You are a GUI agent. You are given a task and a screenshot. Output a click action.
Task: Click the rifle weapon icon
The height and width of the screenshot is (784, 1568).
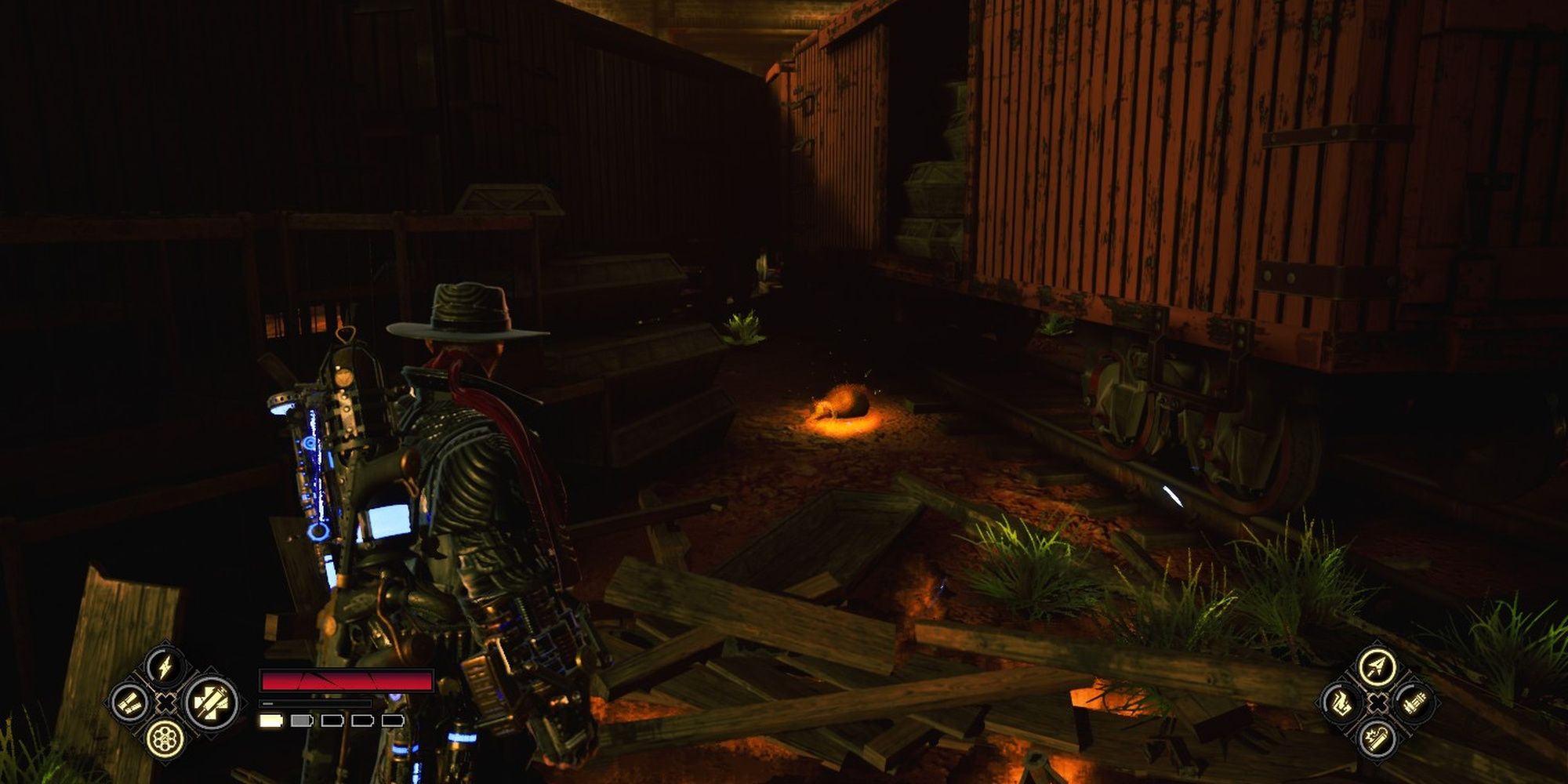[1413, 702]
